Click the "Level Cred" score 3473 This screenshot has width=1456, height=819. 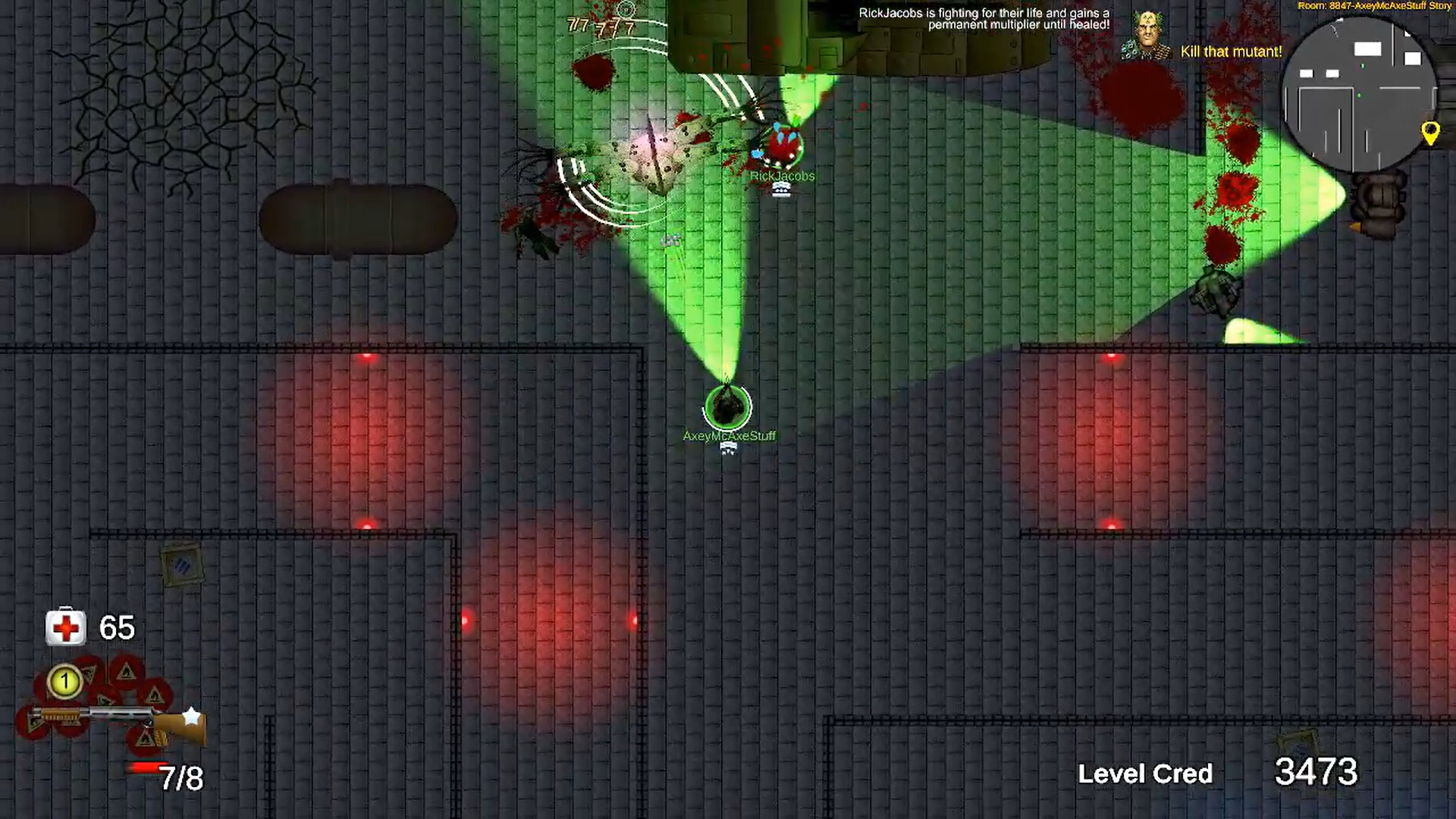(1316, 773)
